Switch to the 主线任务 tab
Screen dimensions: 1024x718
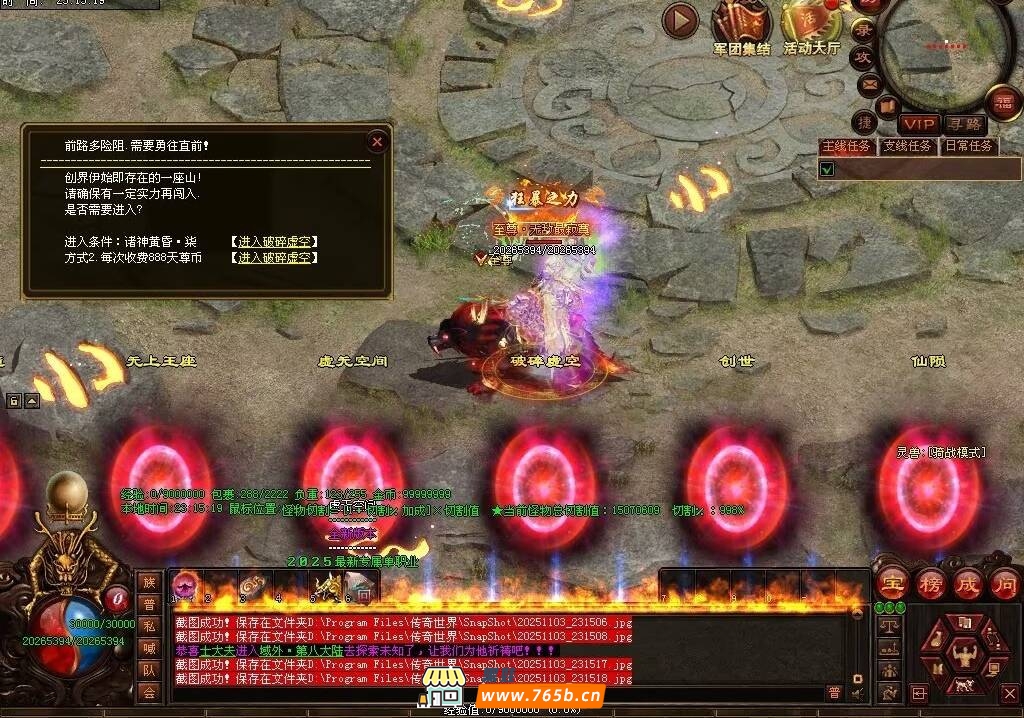coord(847,146)
